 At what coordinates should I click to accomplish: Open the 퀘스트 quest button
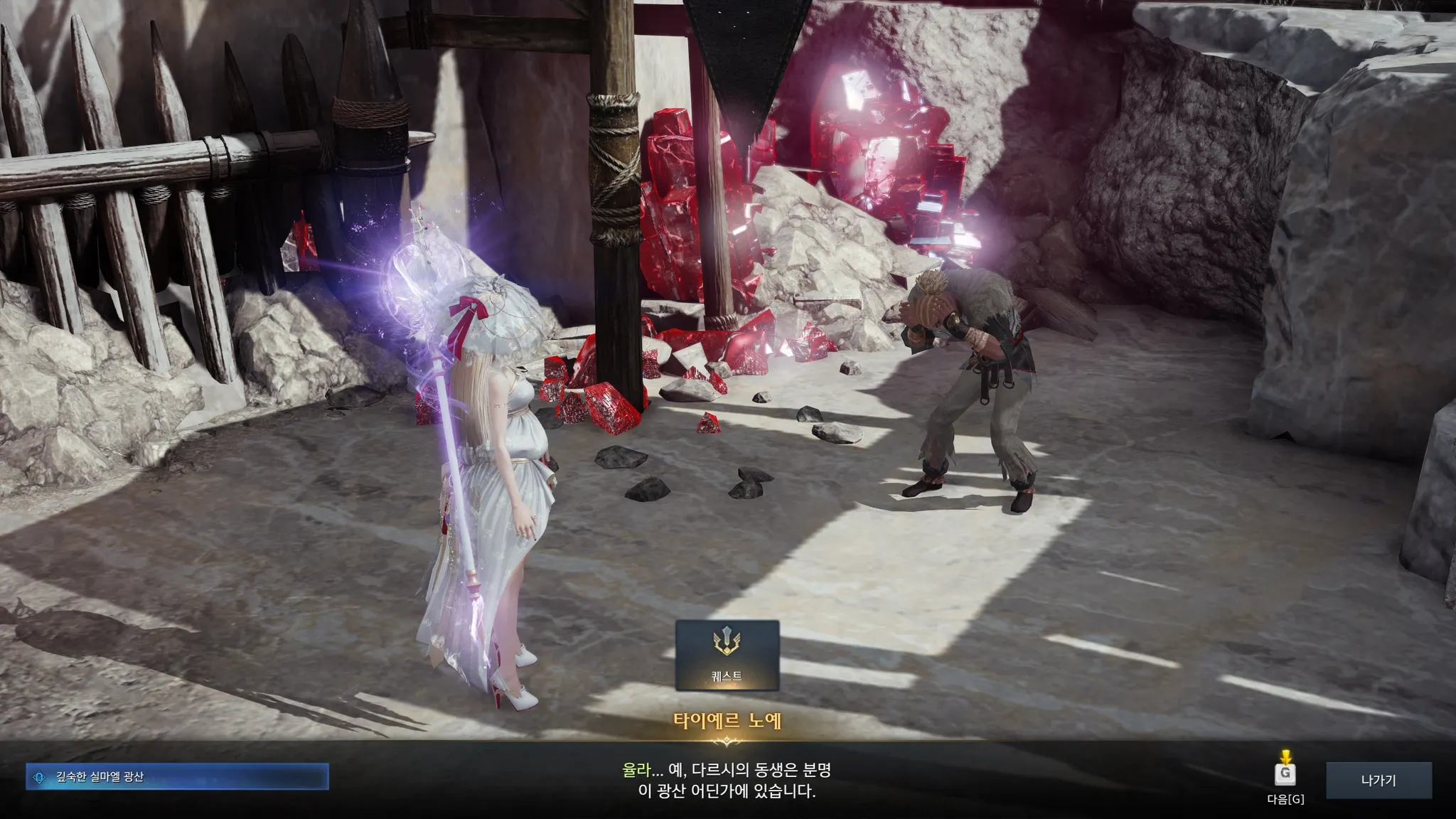pyautogui.click(x=727, y=655)
